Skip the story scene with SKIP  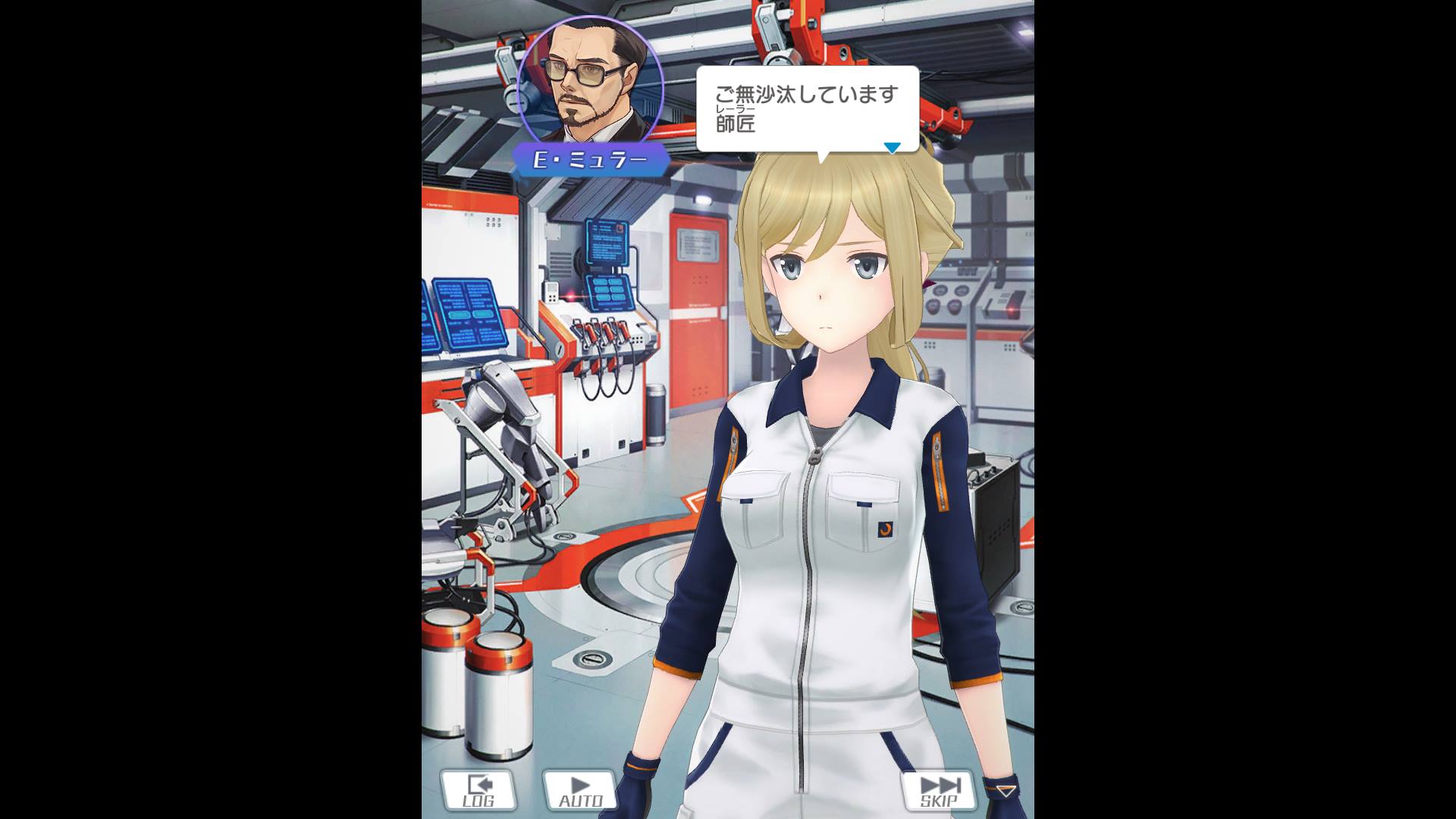coord(939,790)
